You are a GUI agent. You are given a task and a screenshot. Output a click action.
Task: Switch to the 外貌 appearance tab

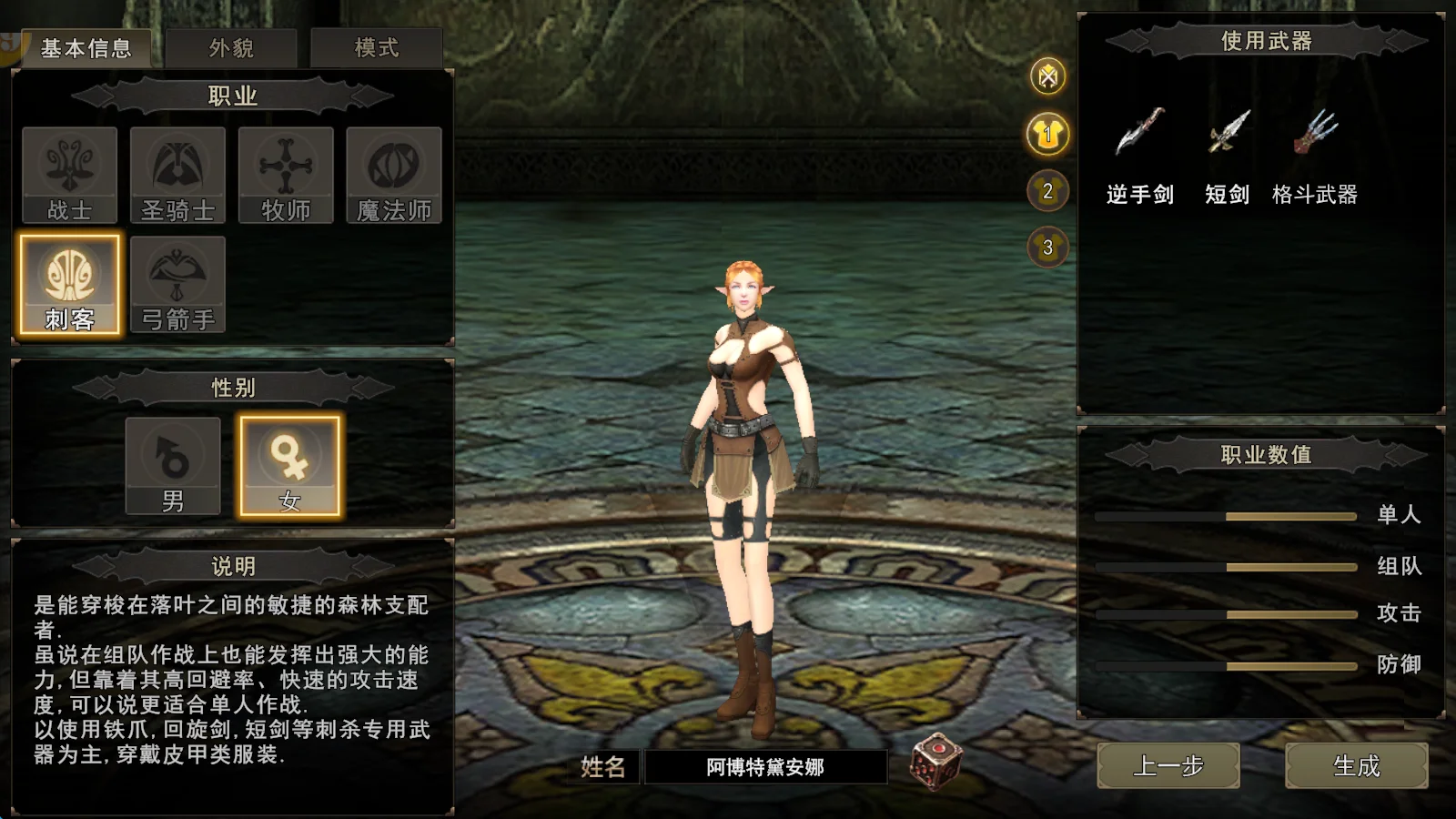(233, 48)
